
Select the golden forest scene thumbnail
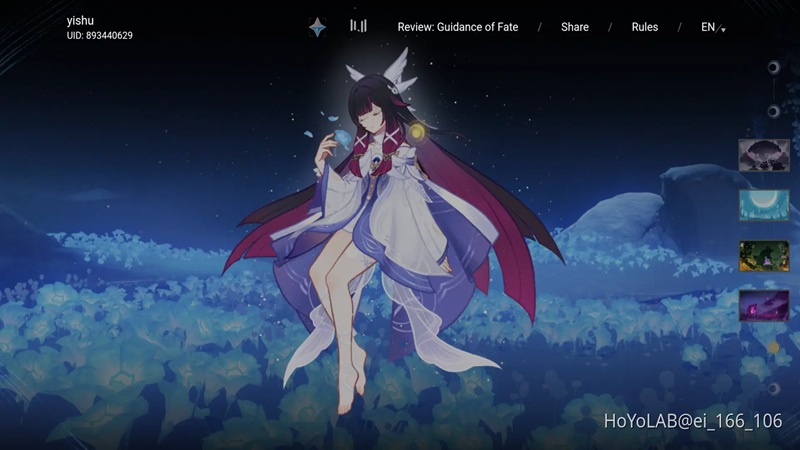pyautogui.click(x=764, y=255)
